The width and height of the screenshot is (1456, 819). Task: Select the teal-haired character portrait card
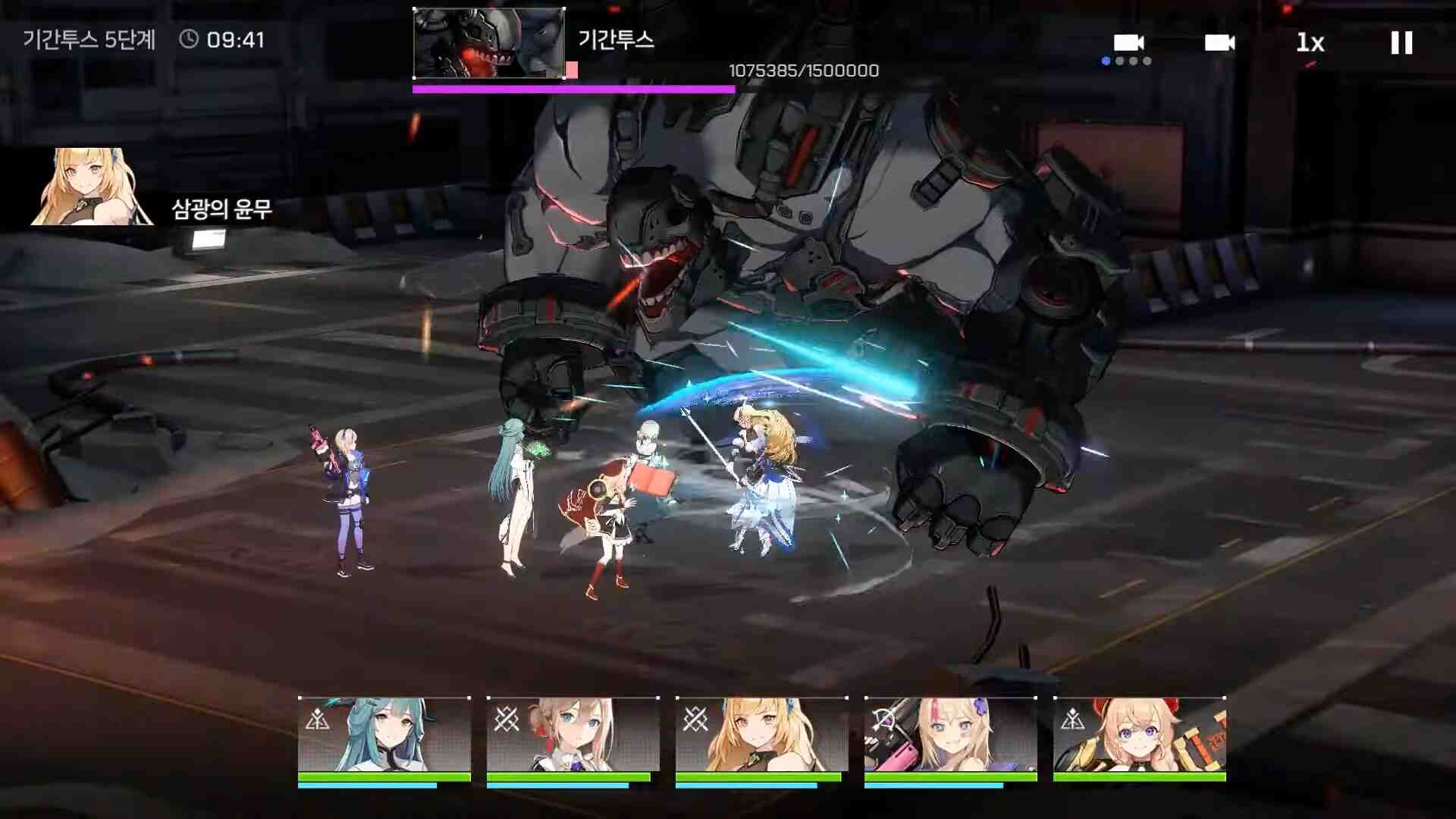[384, 734]
